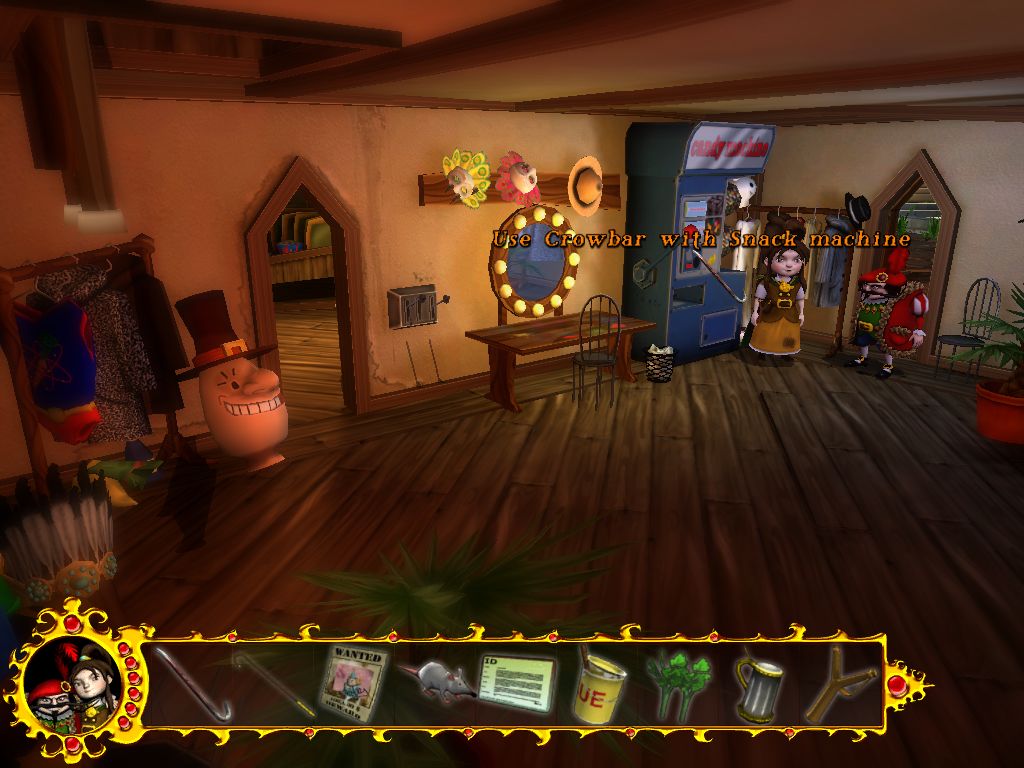Select the metal beer mug

759,685
